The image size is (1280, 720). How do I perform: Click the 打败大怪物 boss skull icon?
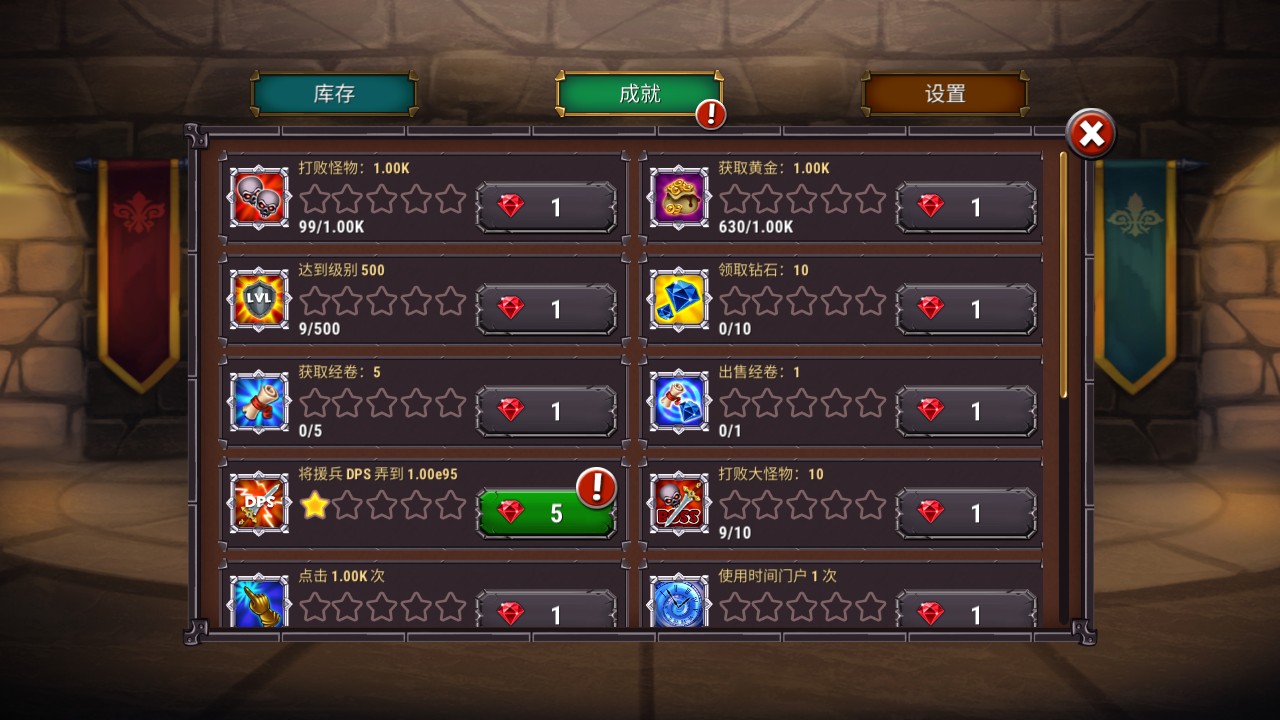pyautogui.click(x=678, y=504)
